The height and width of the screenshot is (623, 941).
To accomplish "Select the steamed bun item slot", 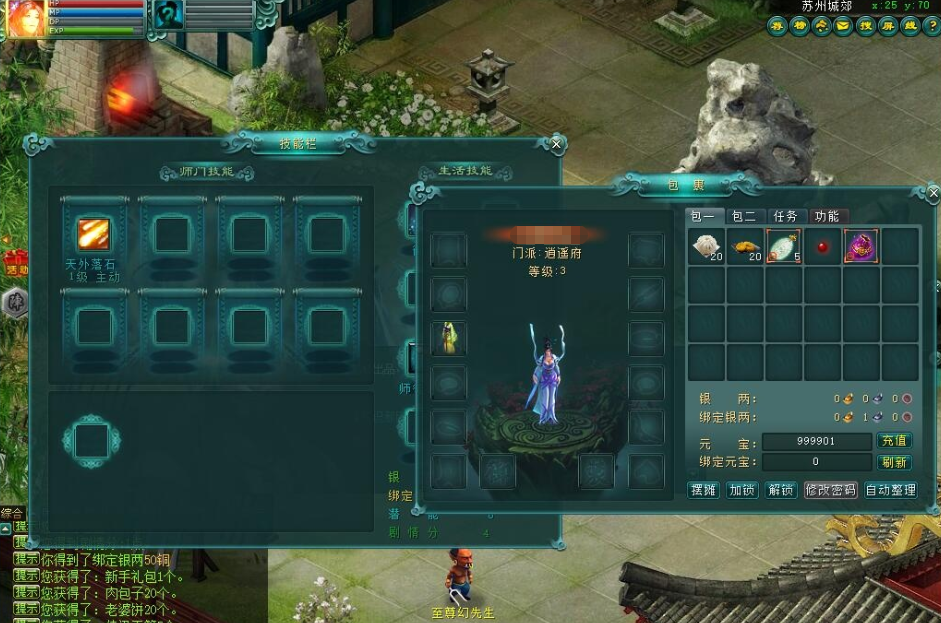I will point(706,246).
